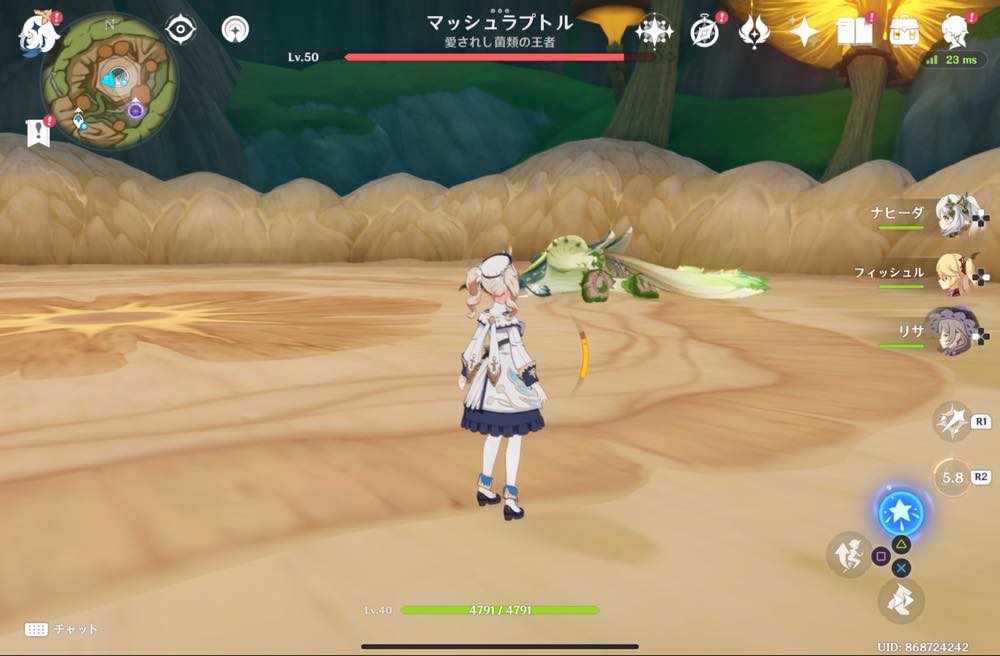1000x656 pixels.
Task: Tap the glowing blue star attack button
Action: click(x=900, y=514)
